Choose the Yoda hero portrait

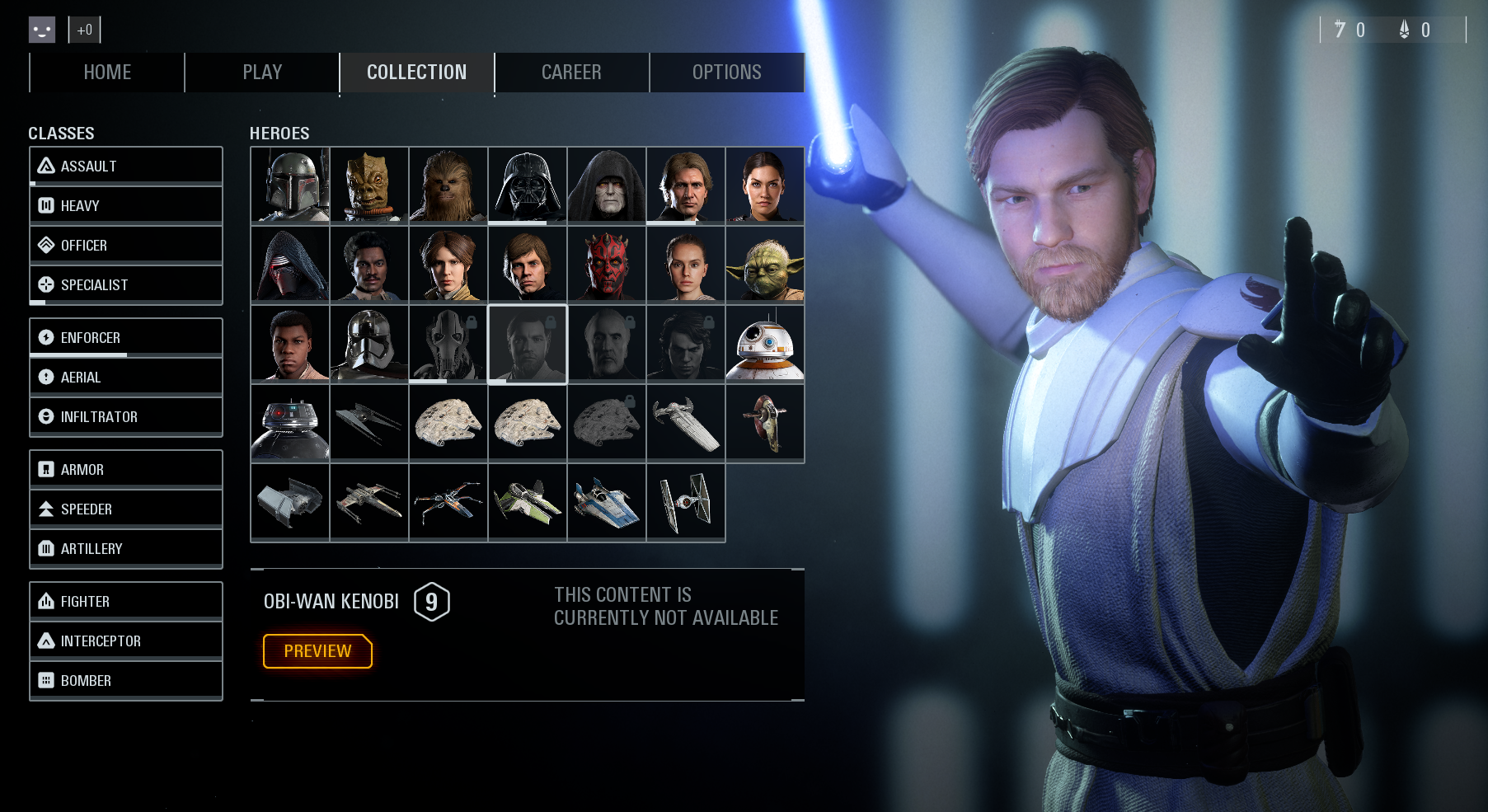tap(765, 264)
